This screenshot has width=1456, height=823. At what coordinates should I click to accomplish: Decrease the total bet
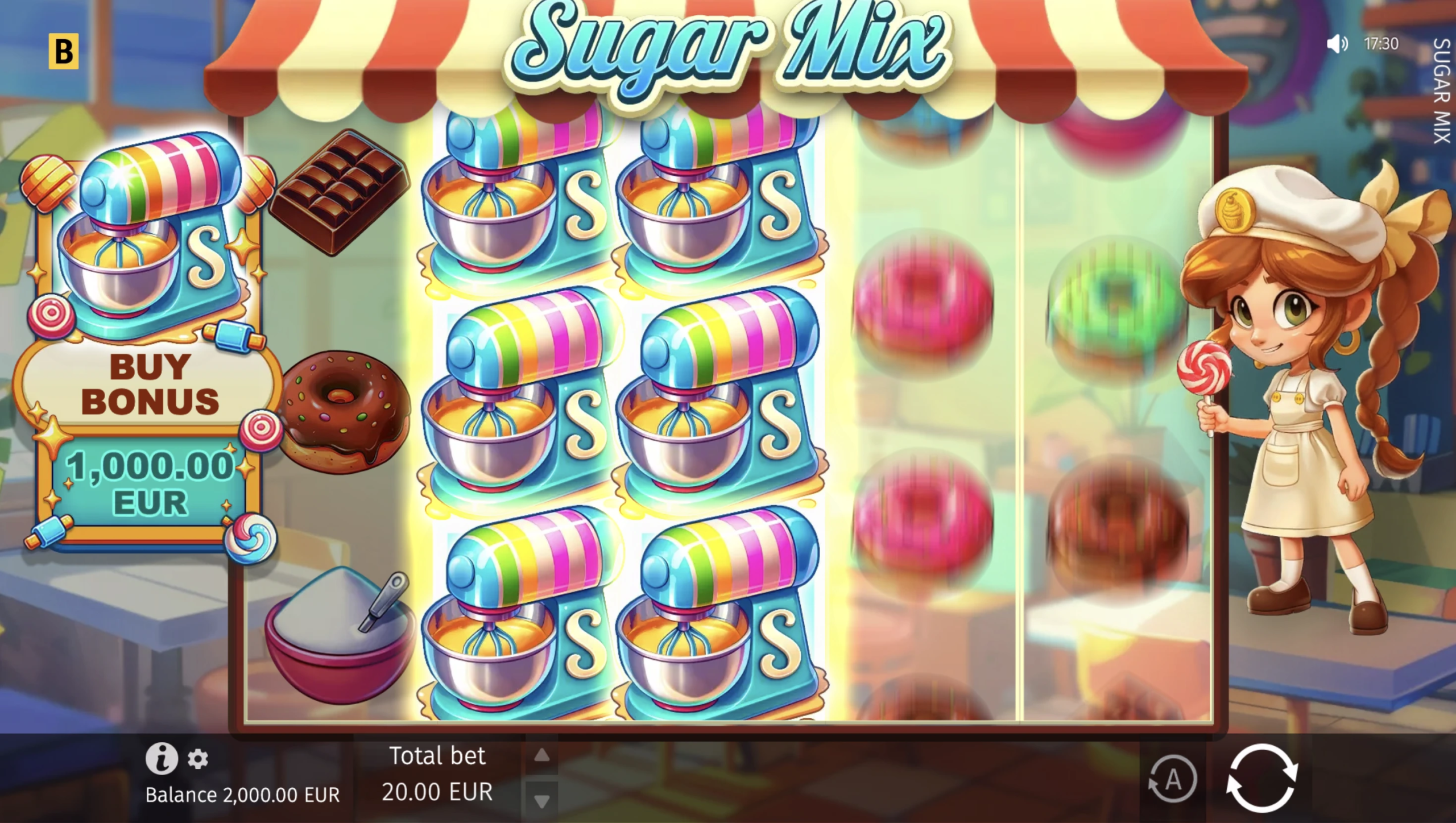point(542,801)
